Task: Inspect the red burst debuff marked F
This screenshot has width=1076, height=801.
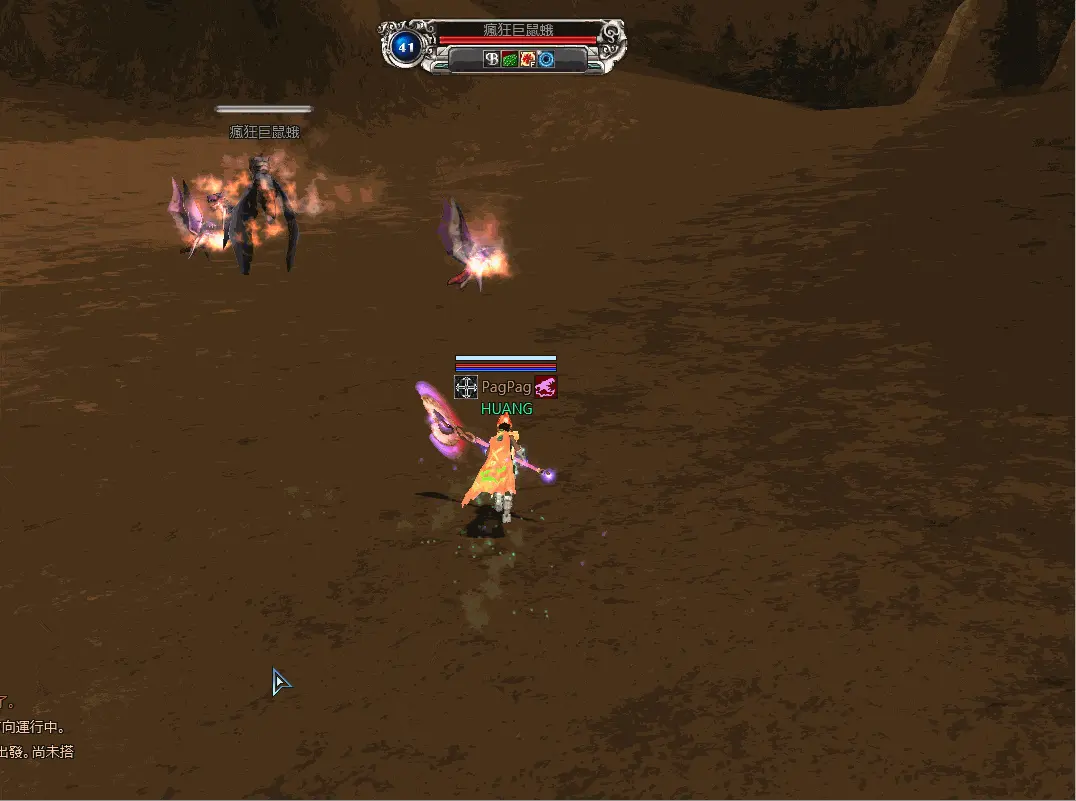Action: pyautogui.click(x=528, y=59)
